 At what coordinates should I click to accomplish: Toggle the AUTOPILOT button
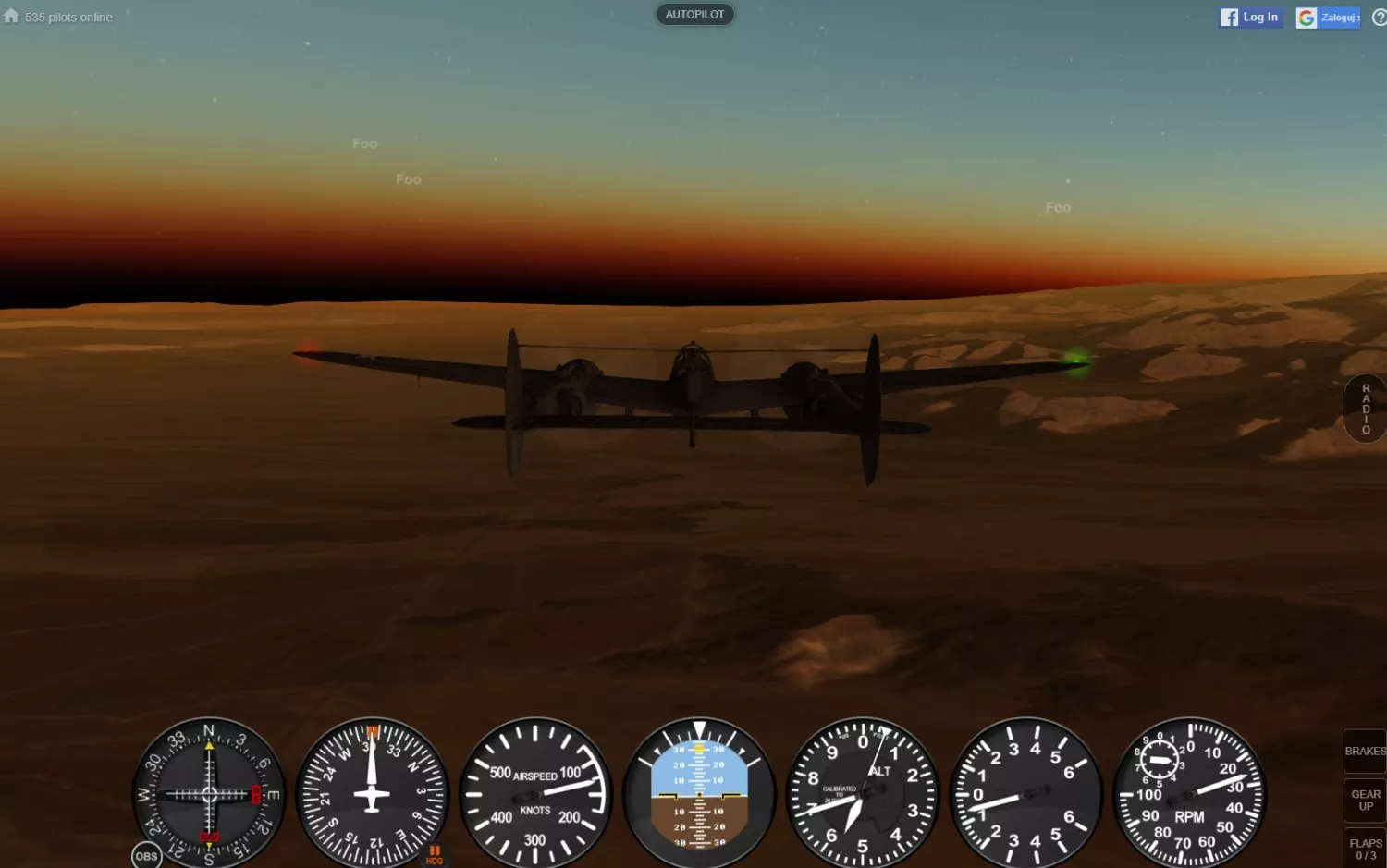(x=694, y=15)
